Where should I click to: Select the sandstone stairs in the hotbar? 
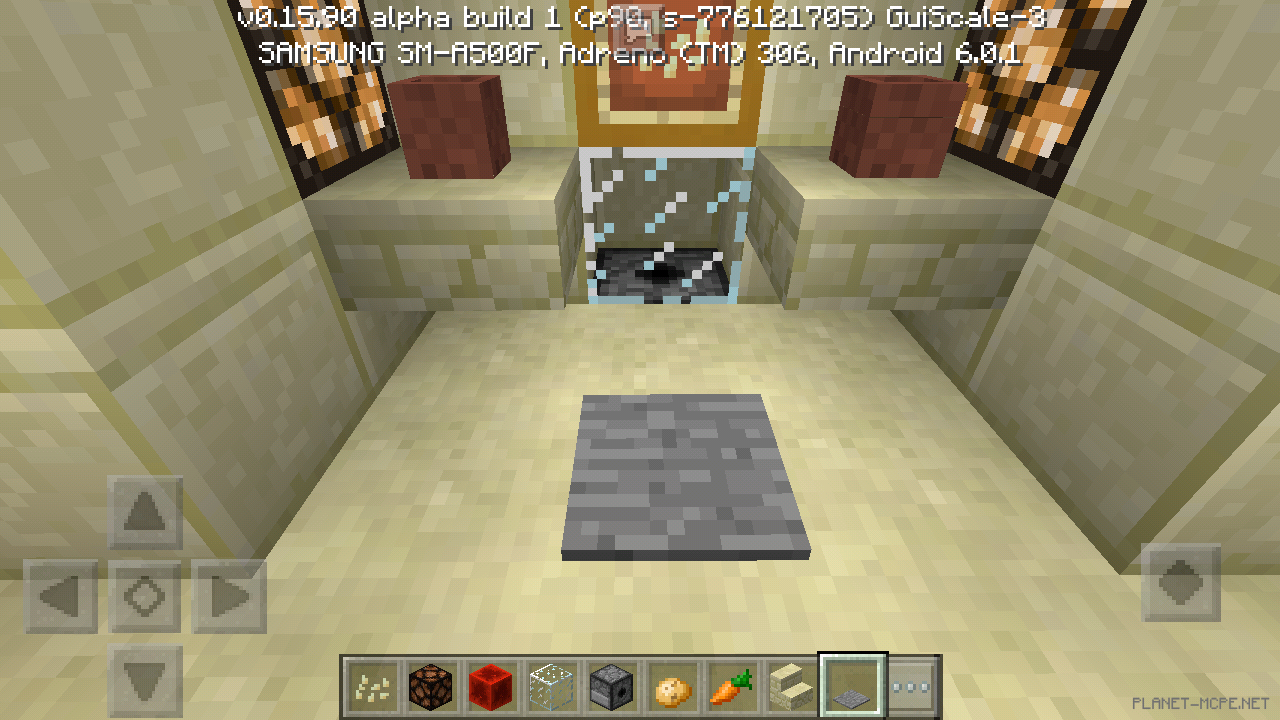791,685
